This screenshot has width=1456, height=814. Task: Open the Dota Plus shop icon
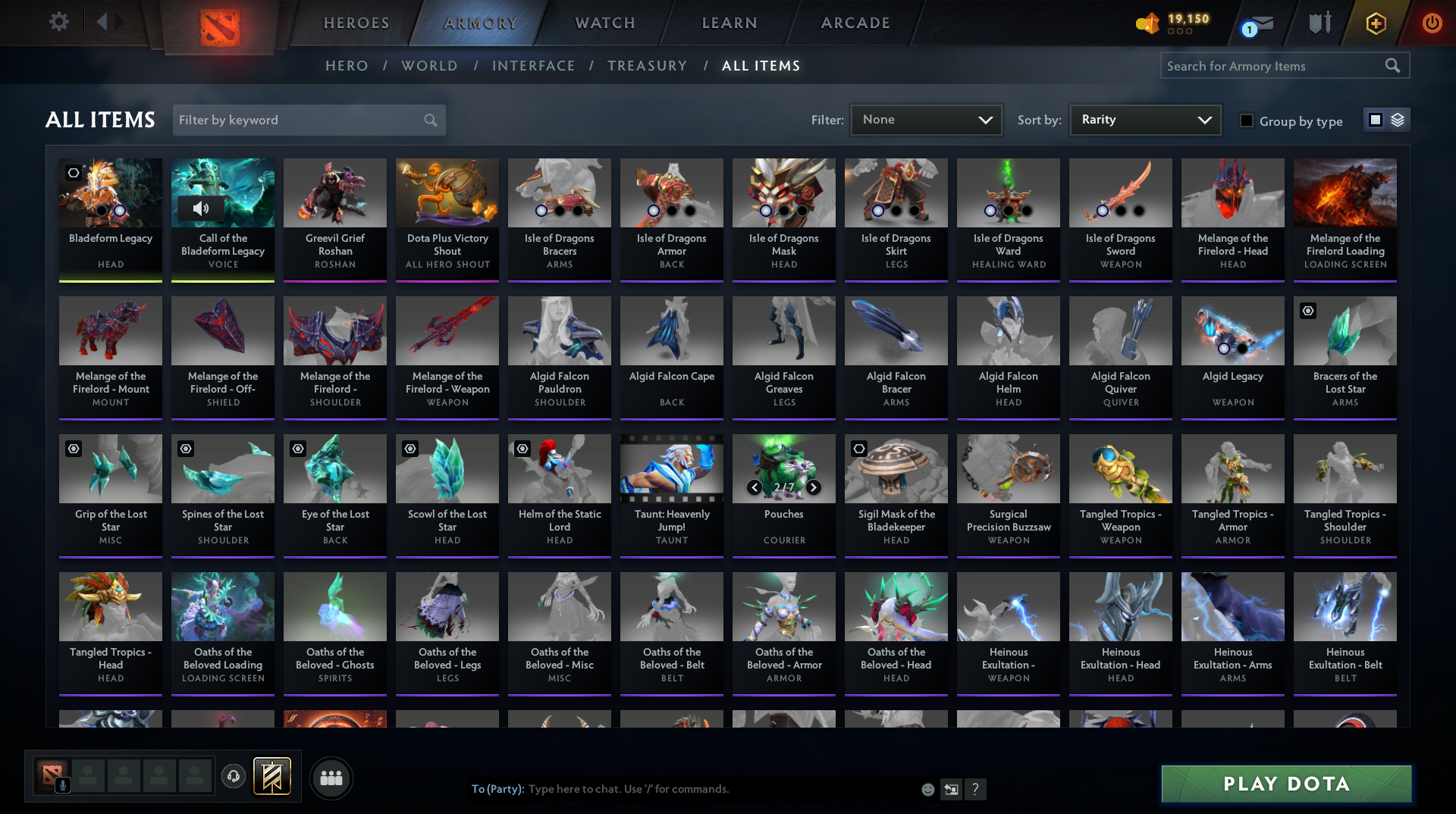pos(1375,23)
